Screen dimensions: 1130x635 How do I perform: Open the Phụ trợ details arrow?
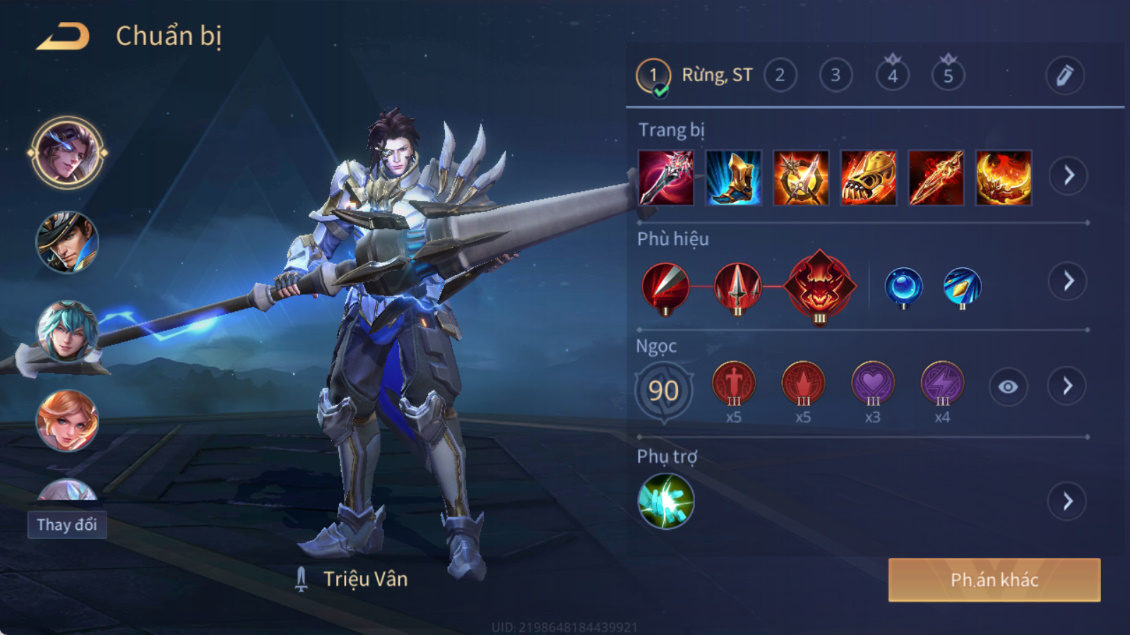pyautogui.click(x=1068, y=501)
